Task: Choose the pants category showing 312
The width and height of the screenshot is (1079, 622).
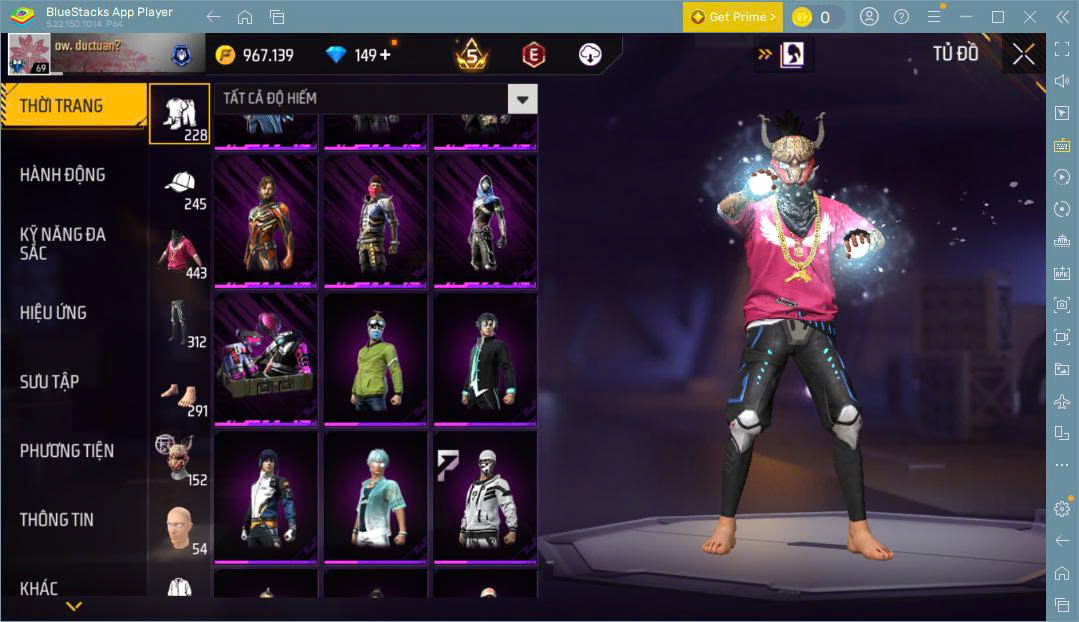Action: 180,322
